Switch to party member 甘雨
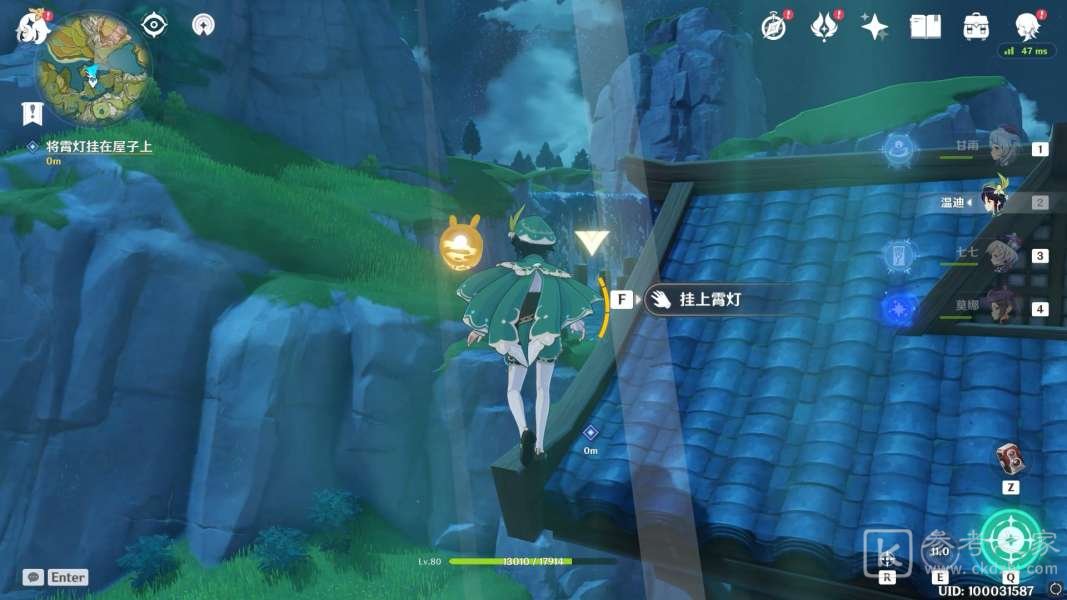This screenshot has height=600, width=1067. click(1000, 149)
